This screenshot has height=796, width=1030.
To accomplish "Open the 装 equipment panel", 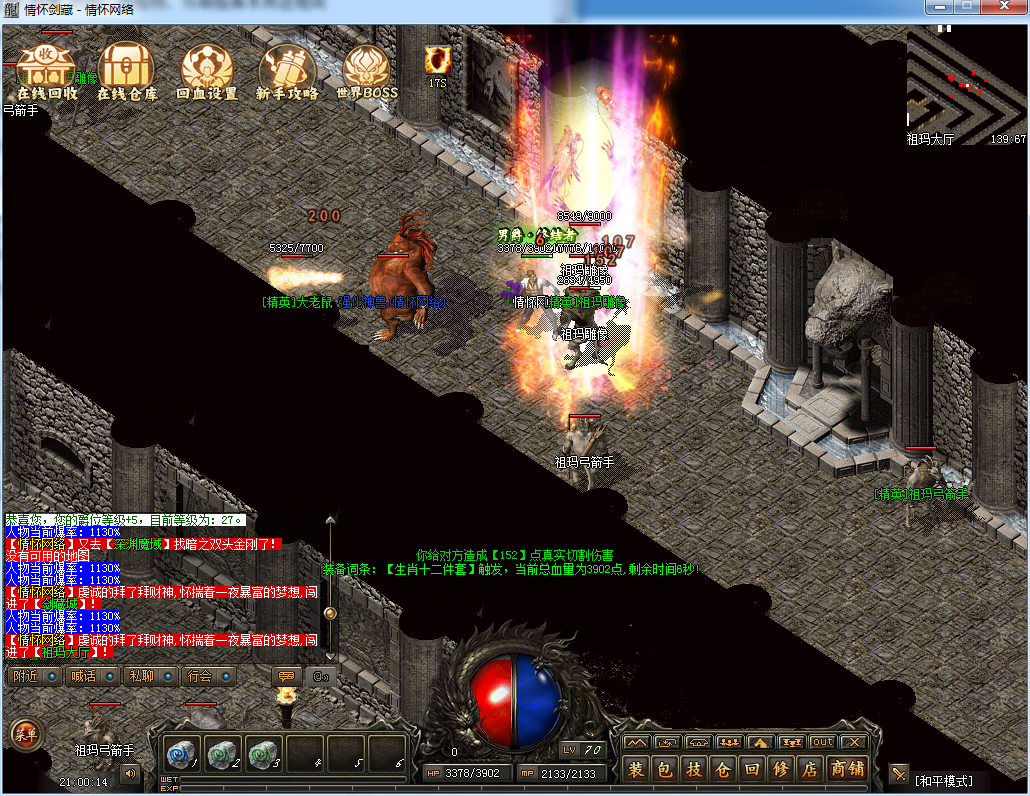I will (636, 769).
